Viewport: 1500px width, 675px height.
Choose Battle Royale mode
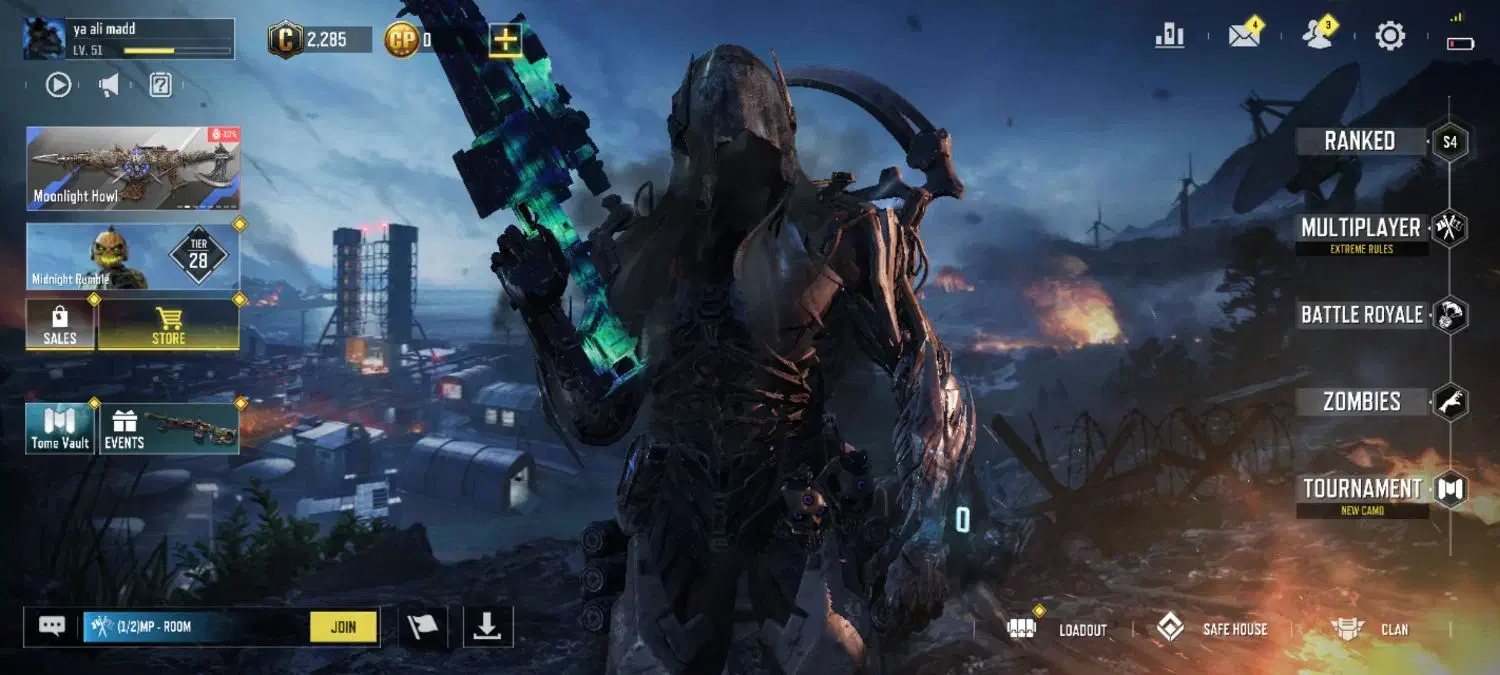point(1361,315)
